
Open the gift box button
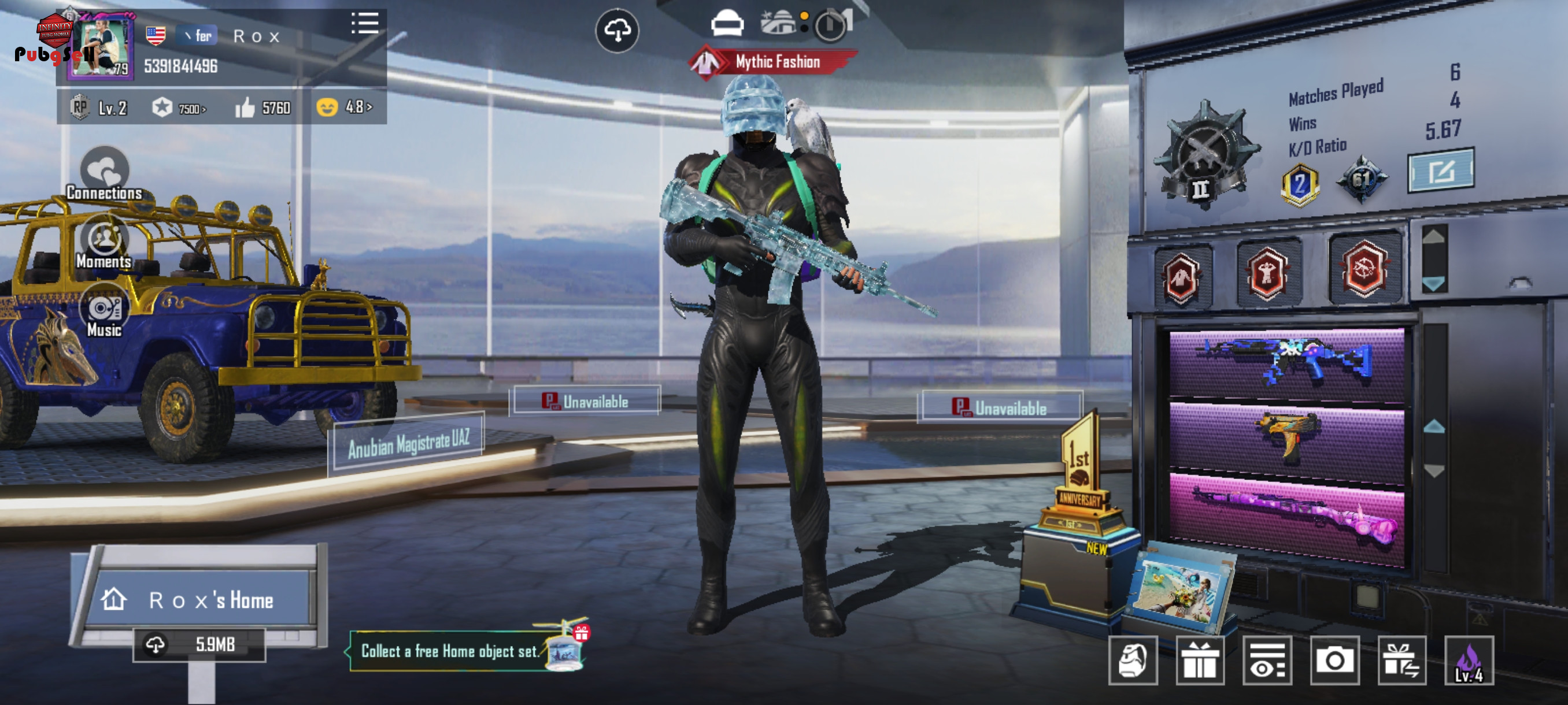(1199, 661)
